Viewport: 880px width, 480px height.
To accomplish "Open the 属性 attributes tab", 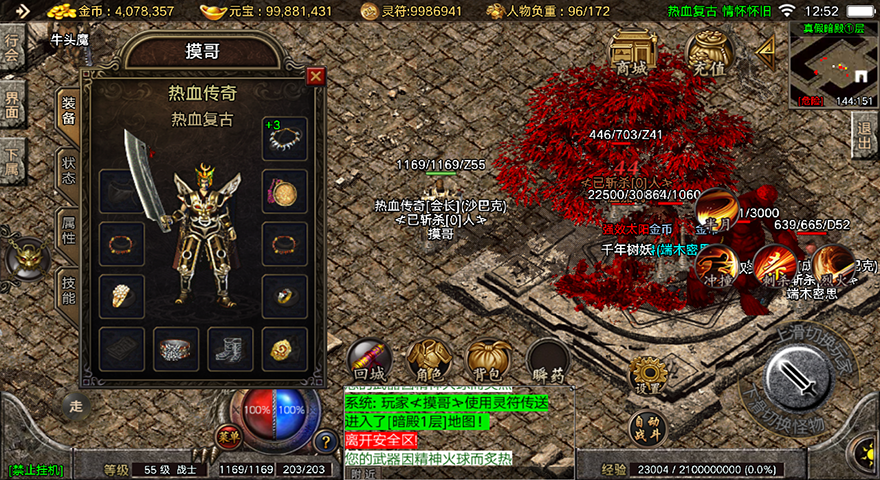I will click(68, 228).
